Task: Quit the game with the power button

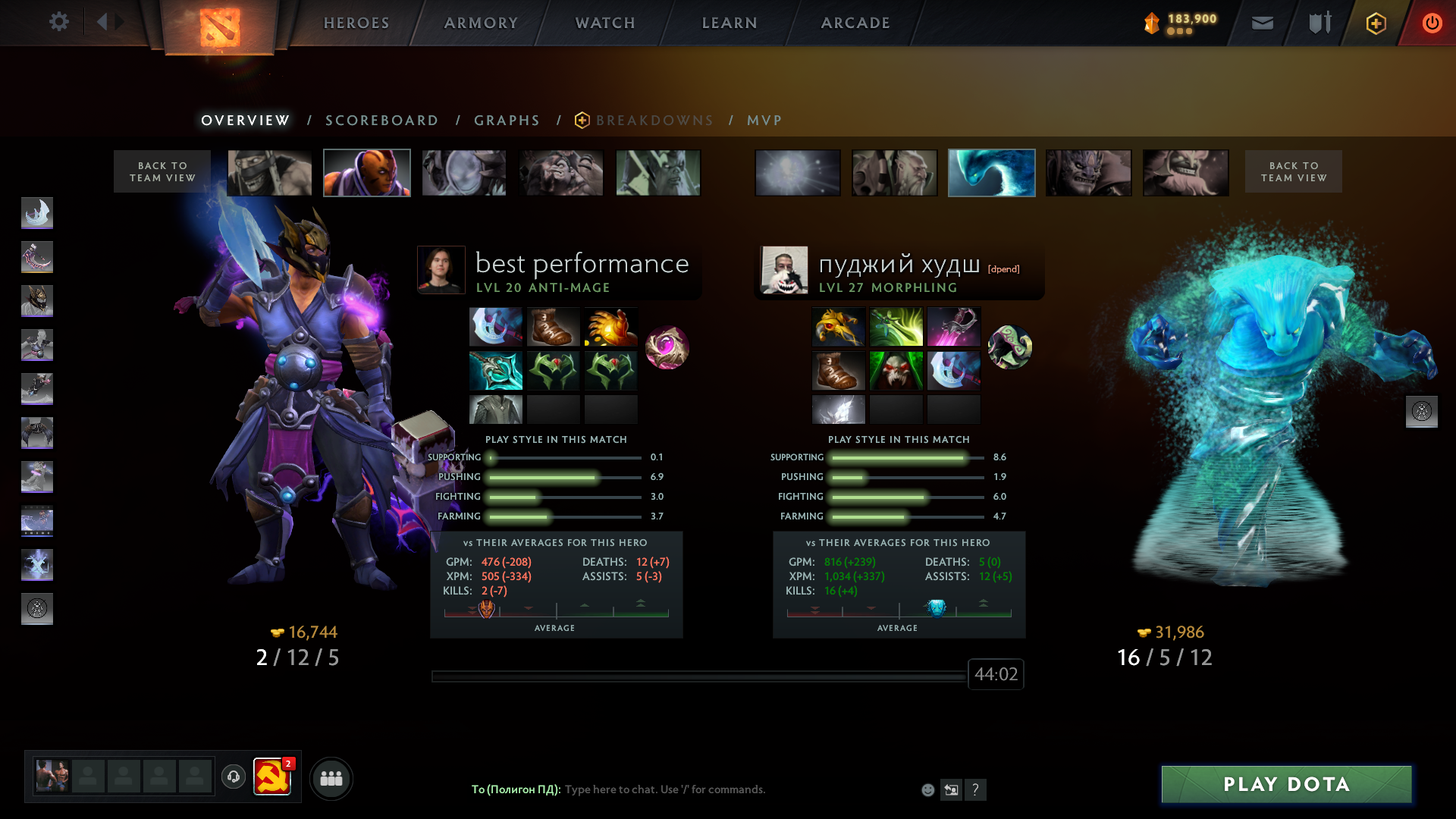Action: pyautogui.click(x=1432, y=24)
